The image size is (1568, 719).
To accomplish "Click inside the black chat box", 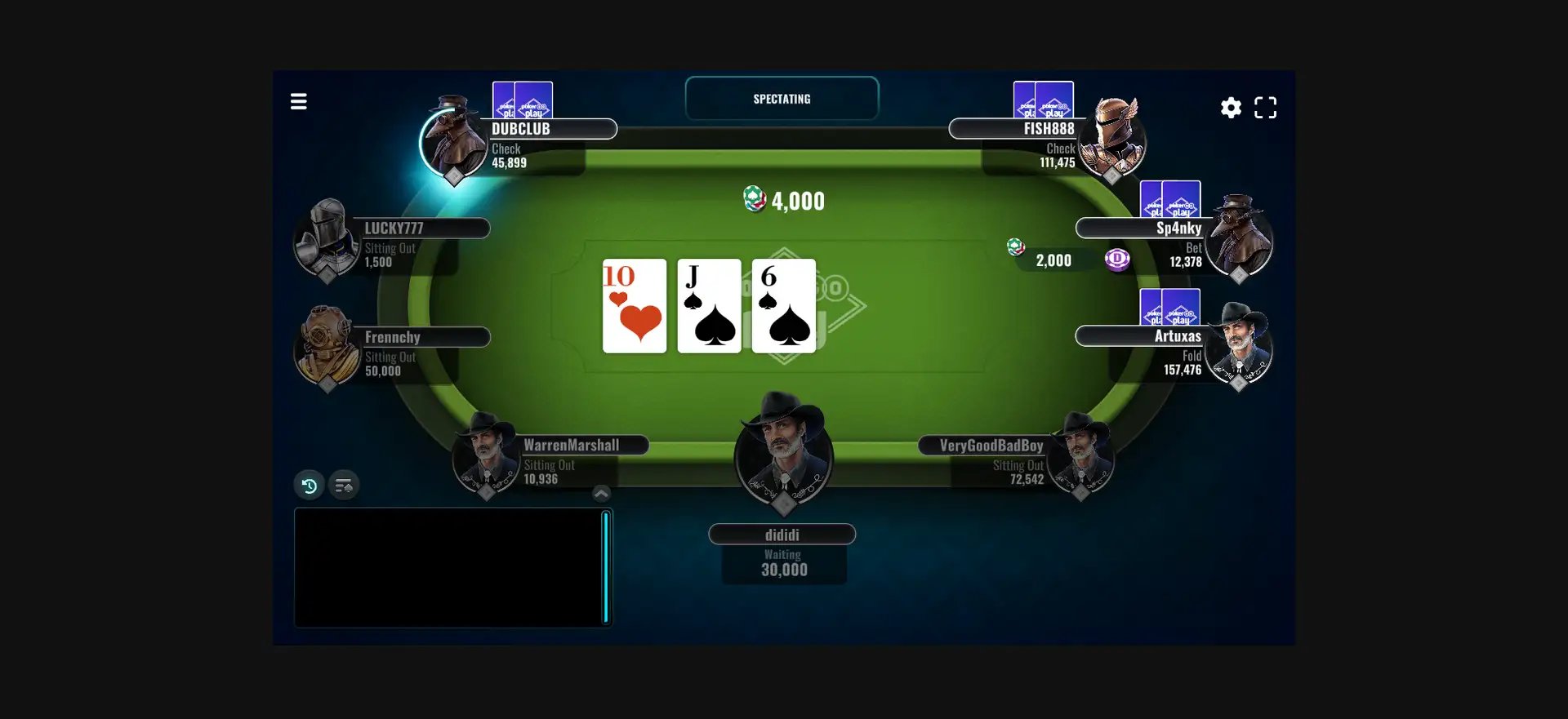I will [x=449, y=567].
